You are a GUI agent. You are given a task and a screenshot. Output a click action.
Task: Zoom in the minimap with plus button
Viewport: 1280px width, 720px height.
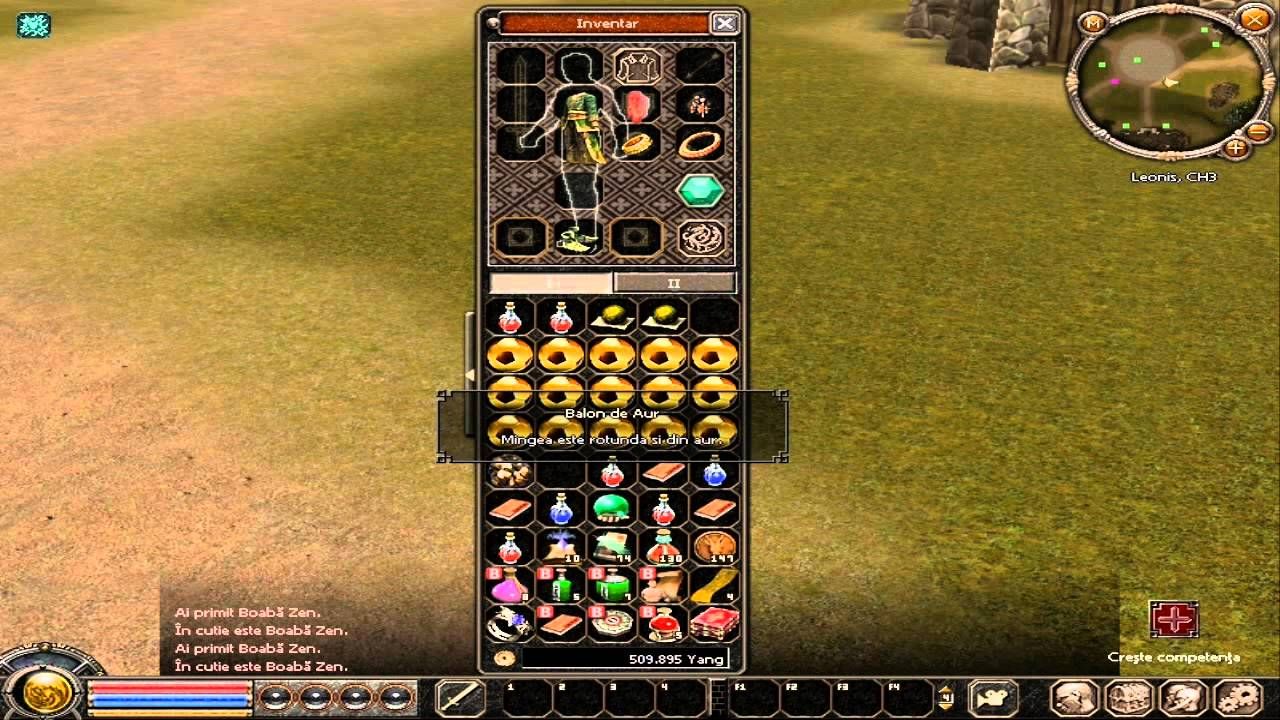1236,148
